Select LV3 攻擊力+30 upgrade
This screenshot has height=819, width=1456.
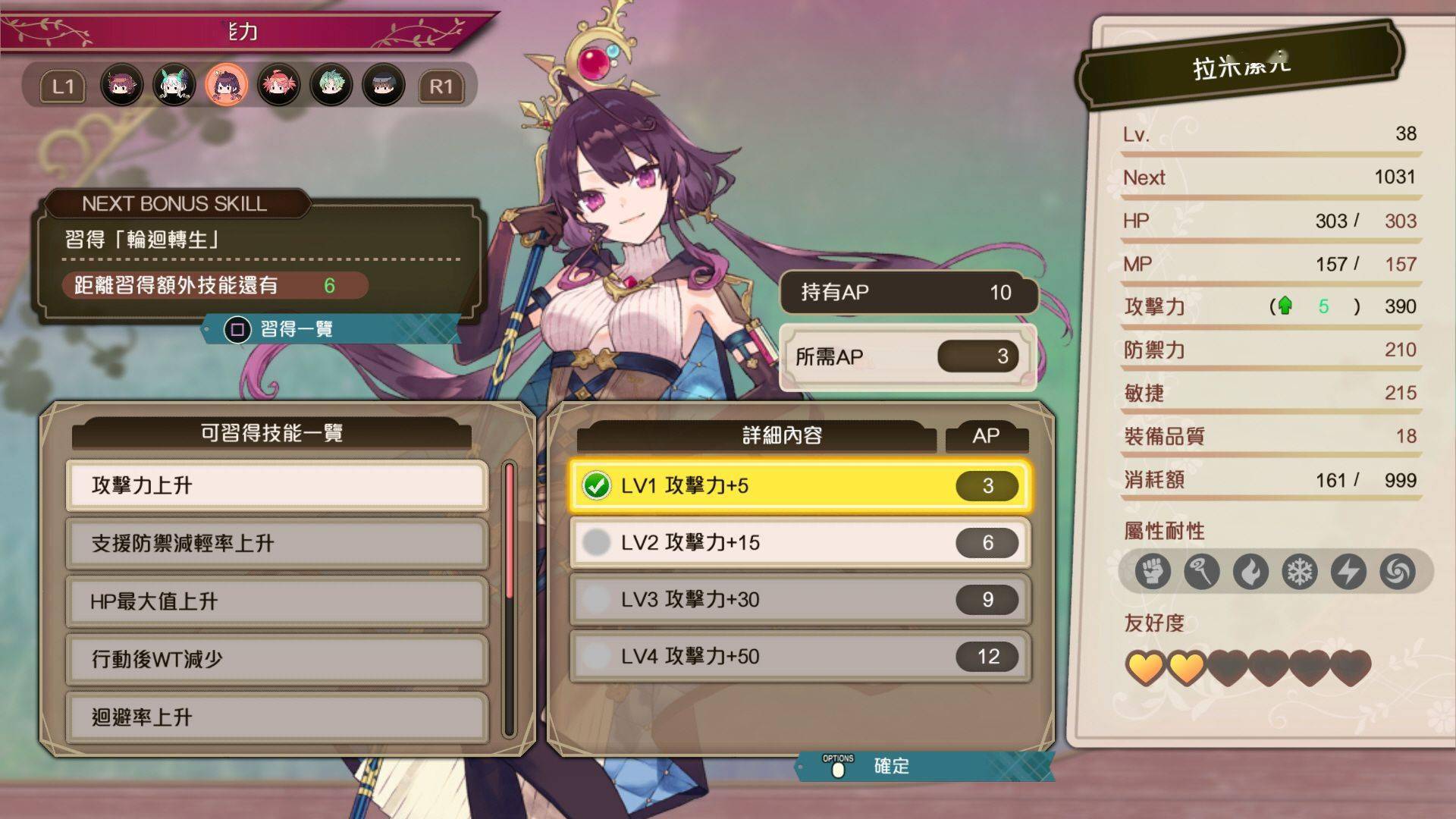[x=800, y=599]
